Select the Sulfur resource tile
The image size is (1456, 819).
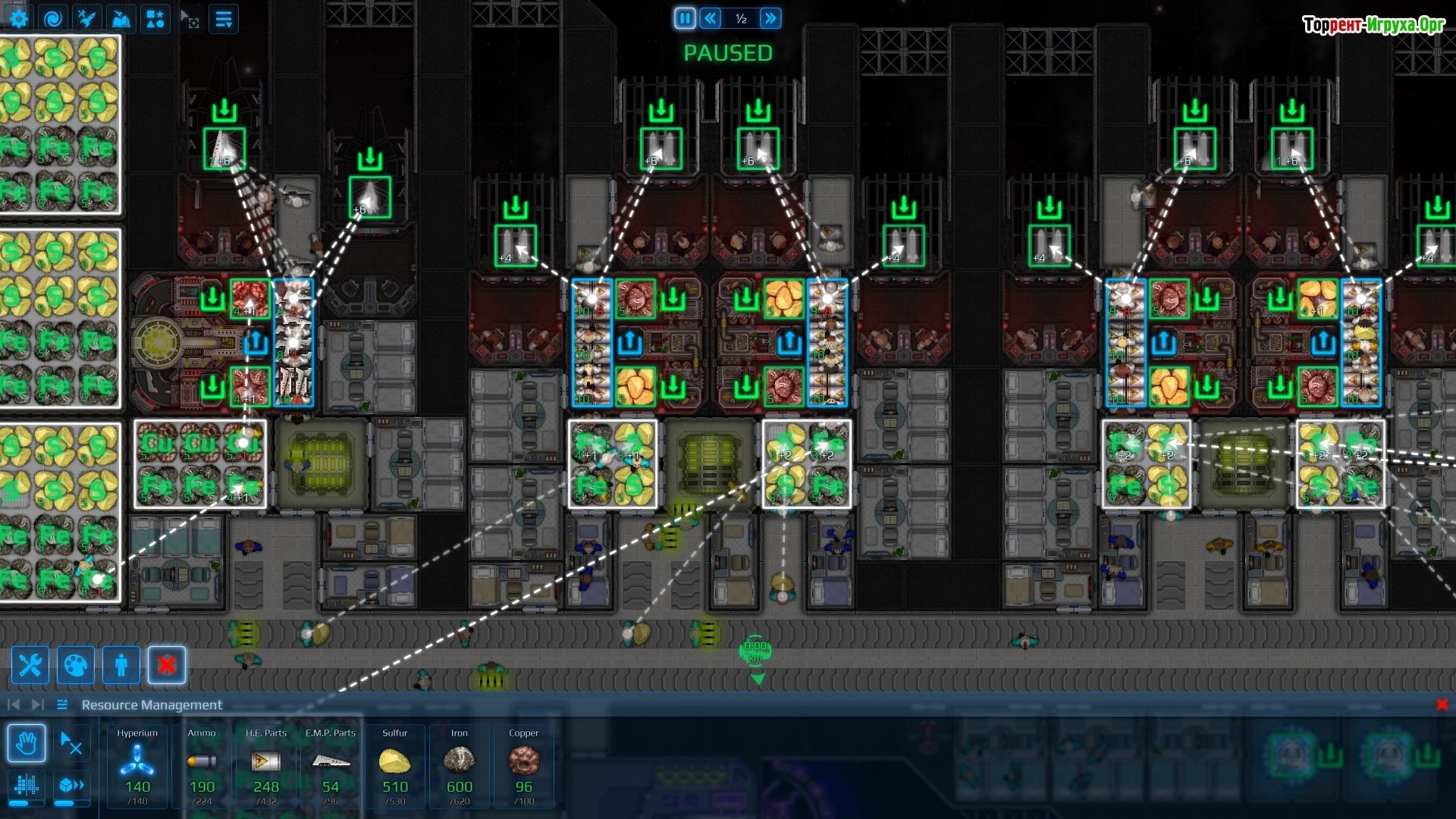(395, 766)
